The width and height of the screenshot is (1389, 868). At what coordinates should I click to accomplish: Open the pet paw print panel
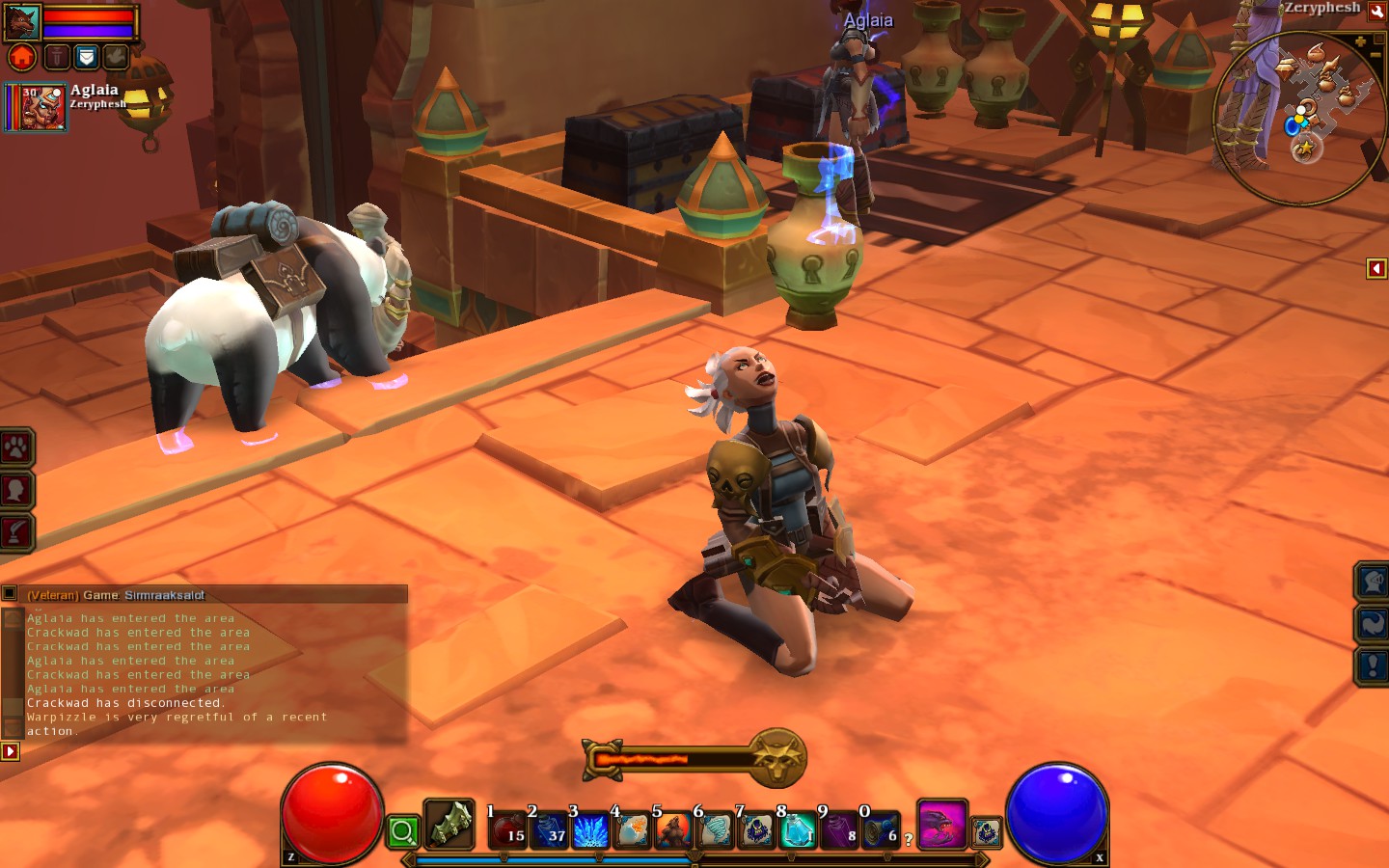(16, 448)
